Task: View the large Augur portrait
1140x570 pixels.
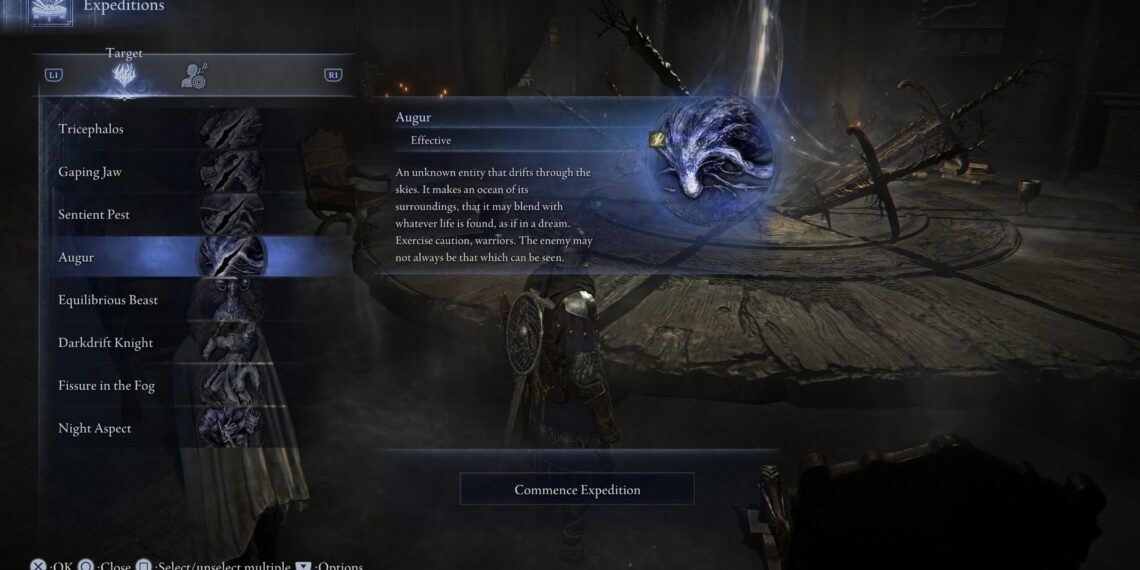Action: tap(711, 160)
